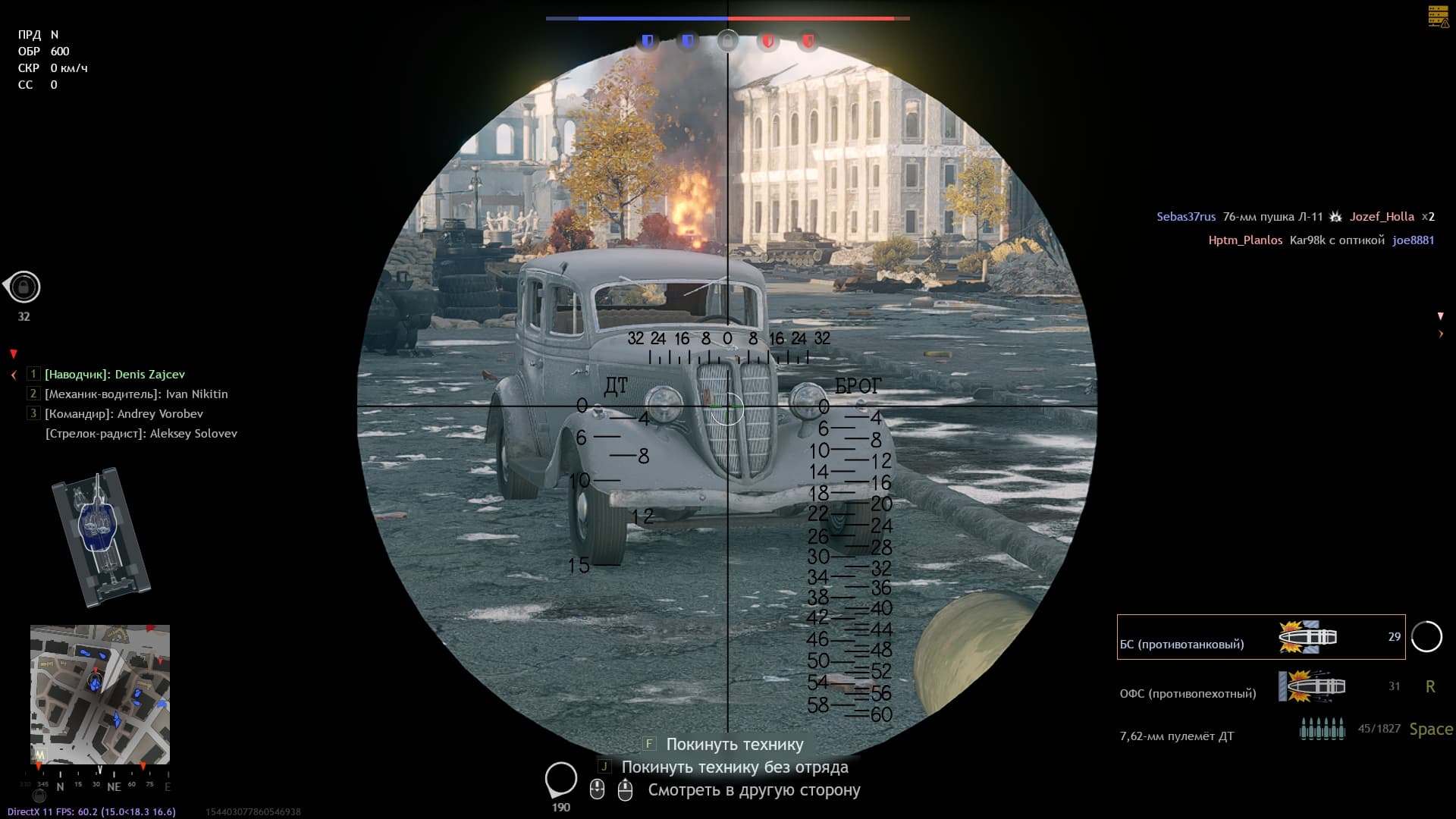Select radio operator Aleksey Solovev
This screenshot has width=1456, height=819.
pyautogui.click(x=141, y=434)
